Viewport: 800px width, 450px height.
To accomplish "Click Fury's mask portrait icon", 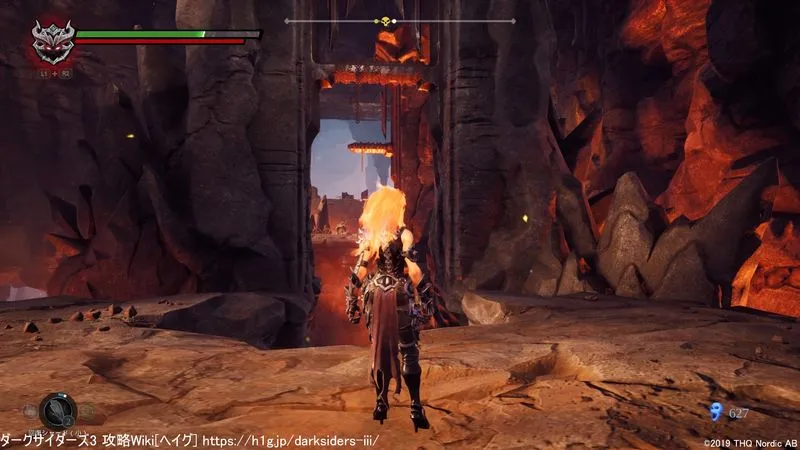I will point(48,42).
